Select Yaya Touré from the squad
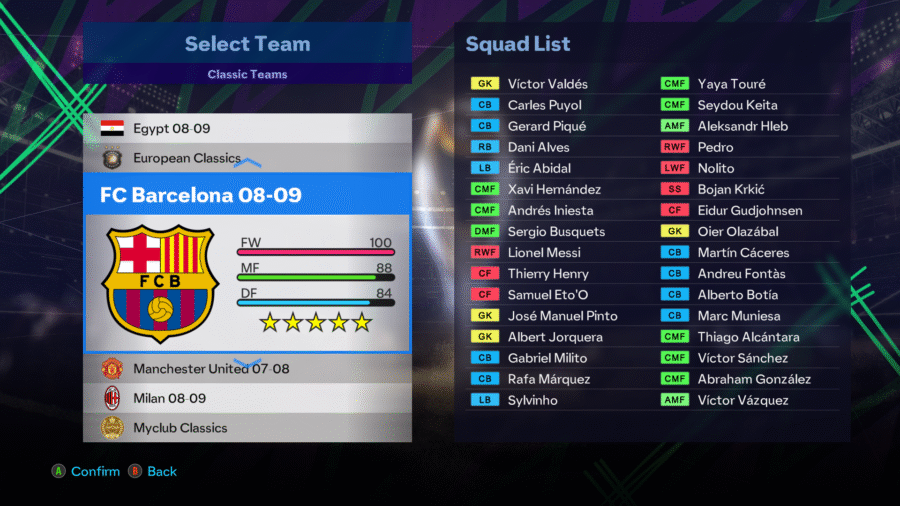This screenshot has height=506, width=900. point(731,84)
